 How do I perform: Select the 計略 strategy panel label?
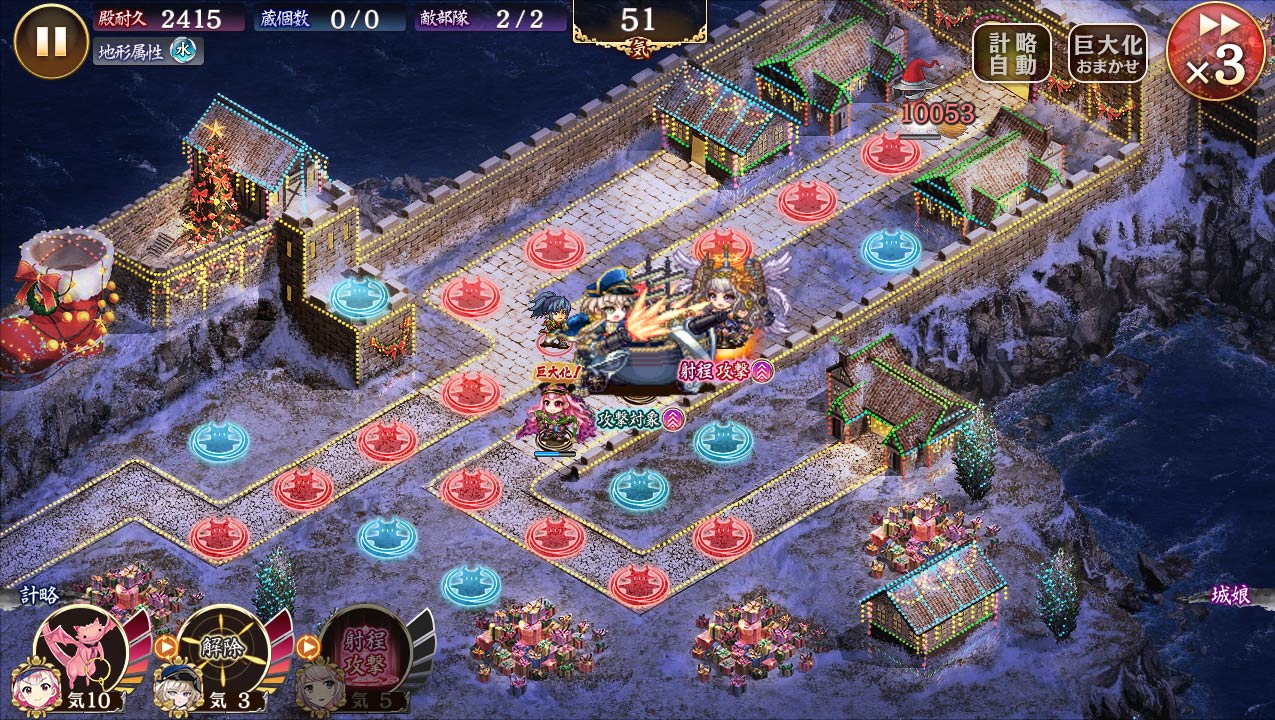[x=41, y=596]
